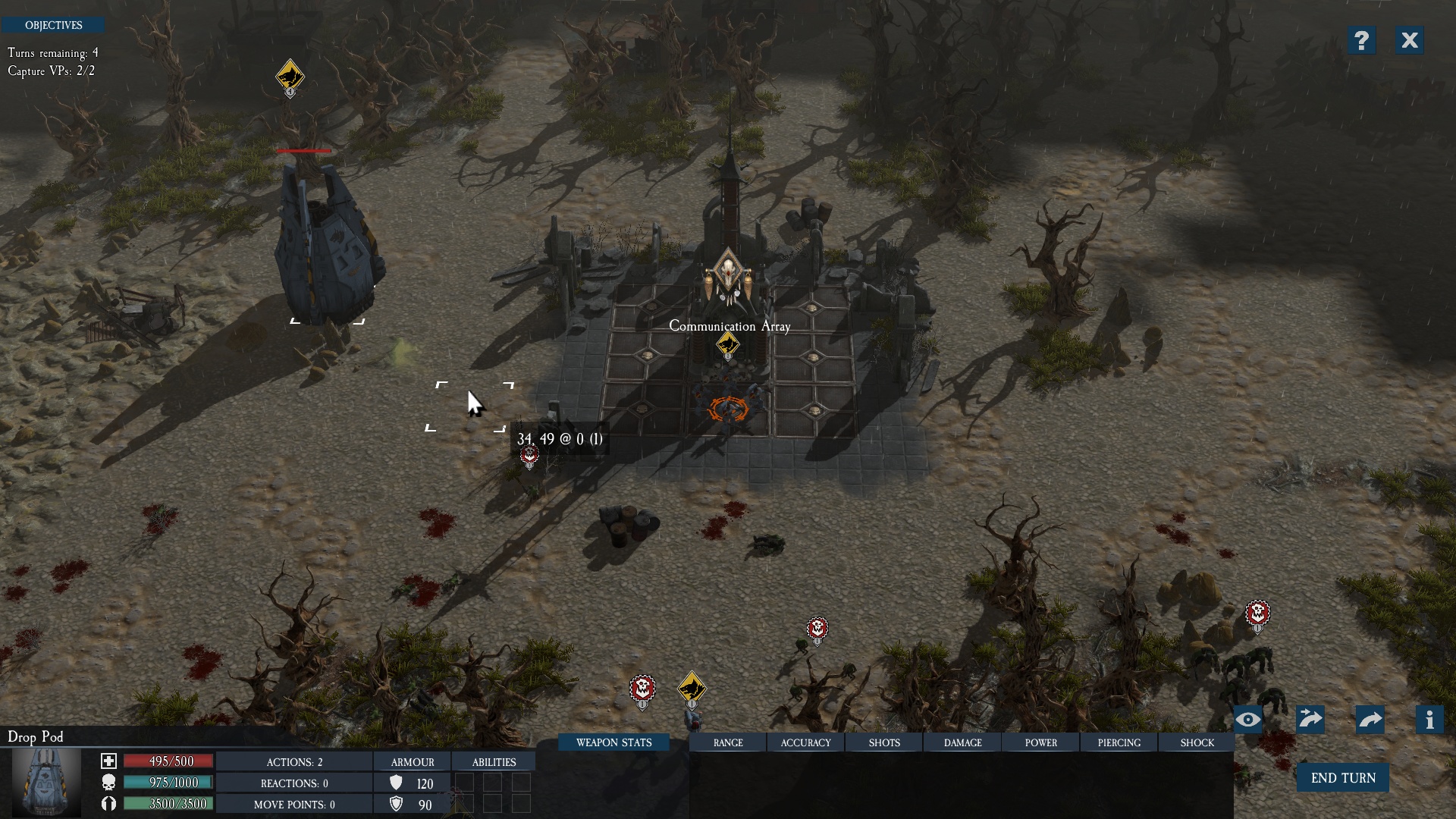Viewport: 1456px width, 819px height.
Task: Click the single curved arrow icon
Action: coord(1370,720)
